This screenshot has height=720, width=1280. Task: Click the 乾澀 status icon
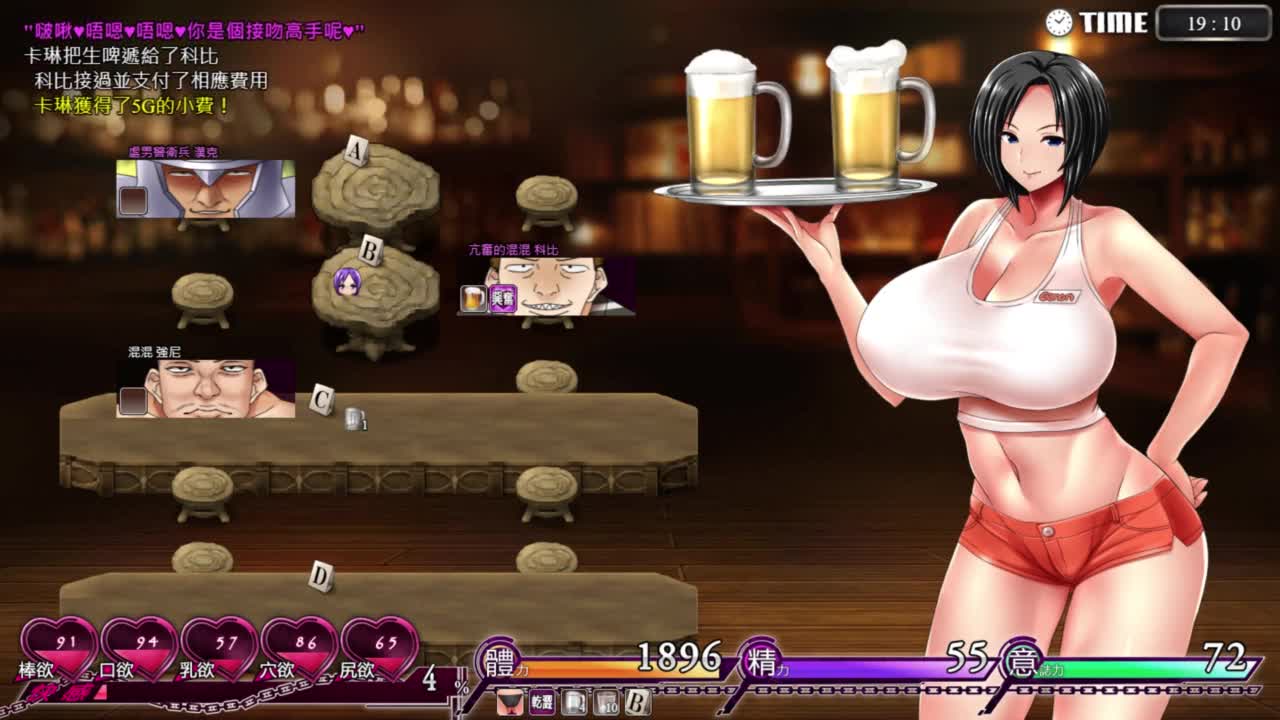542,703
